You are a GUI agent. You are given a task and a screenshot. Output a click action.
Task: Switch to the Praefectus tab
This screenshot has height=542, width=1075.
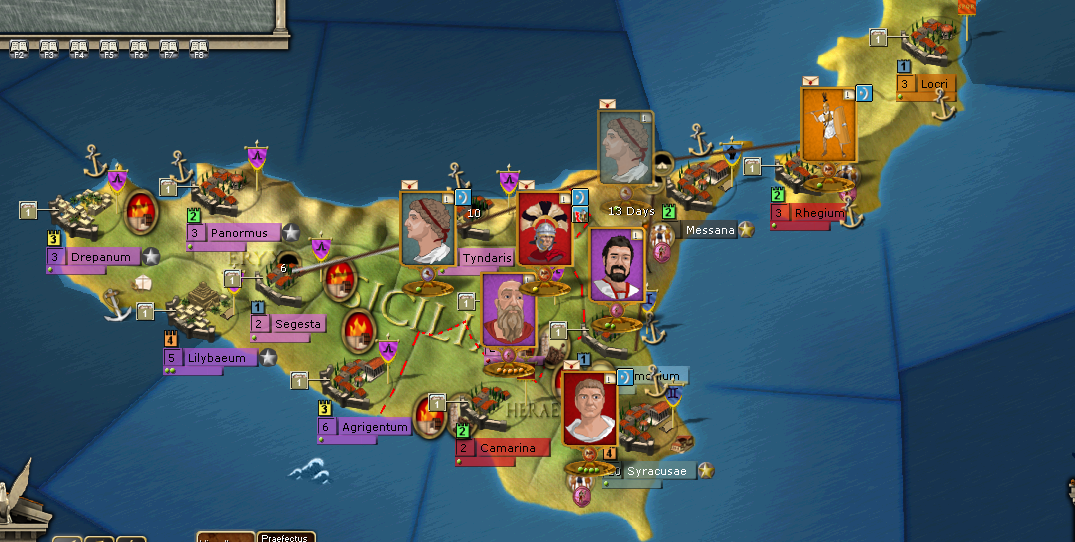click(286, 537)
